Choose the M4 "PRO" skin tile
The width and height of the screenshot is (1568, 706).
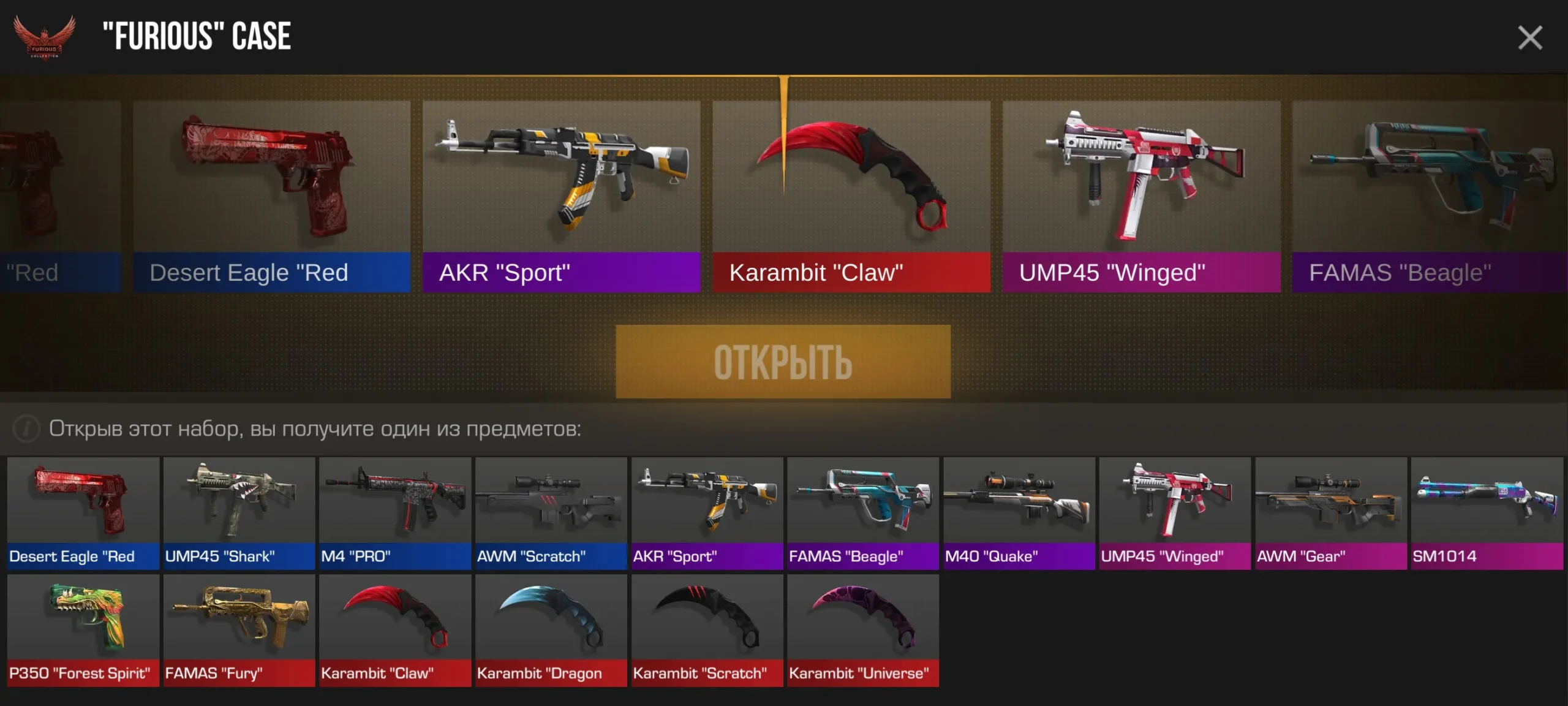(x=395, y=513)
